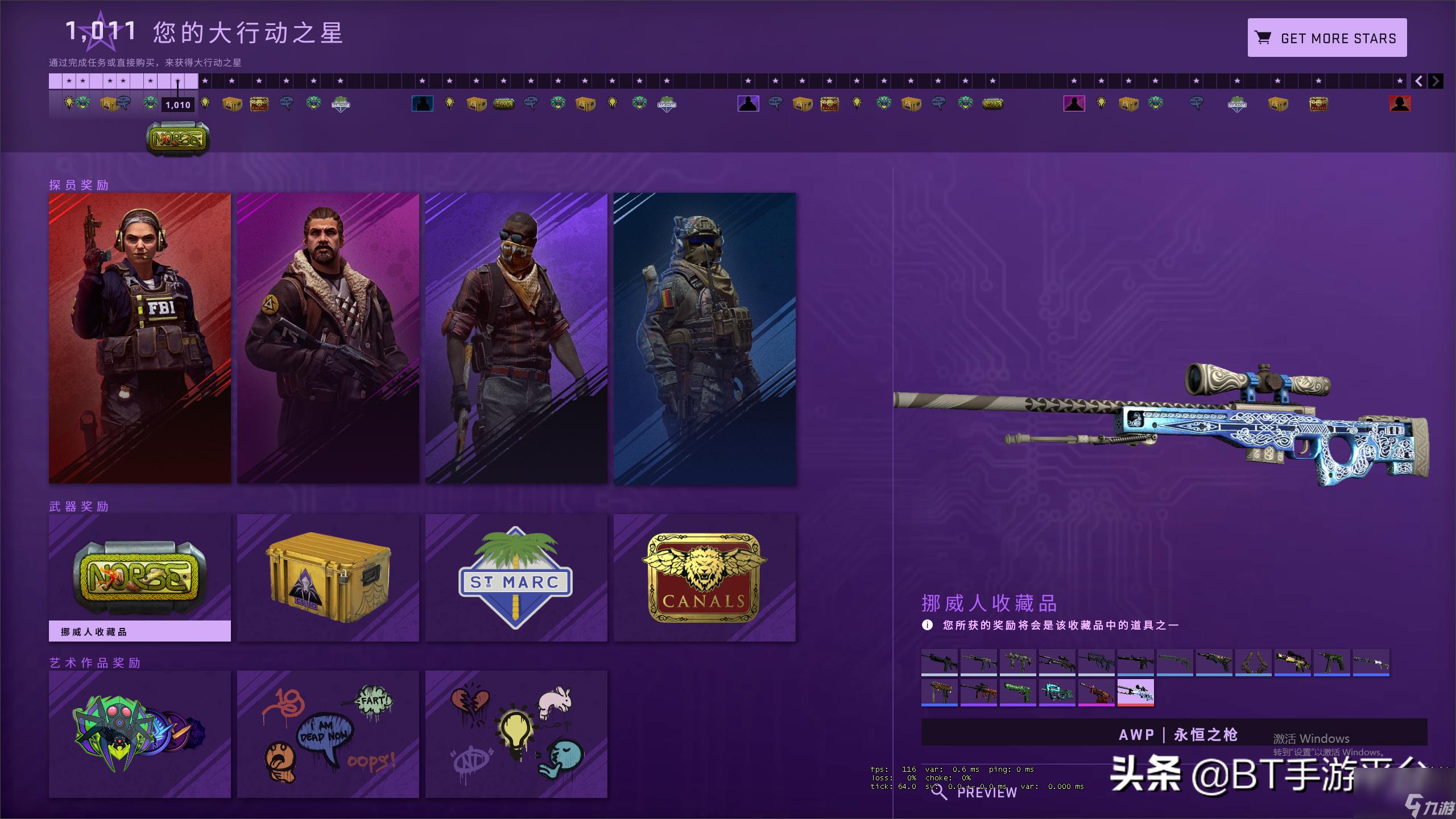The image size is (1456, 819).
Task: Click the GET MORE STARS button
Action: [1327, 38]
